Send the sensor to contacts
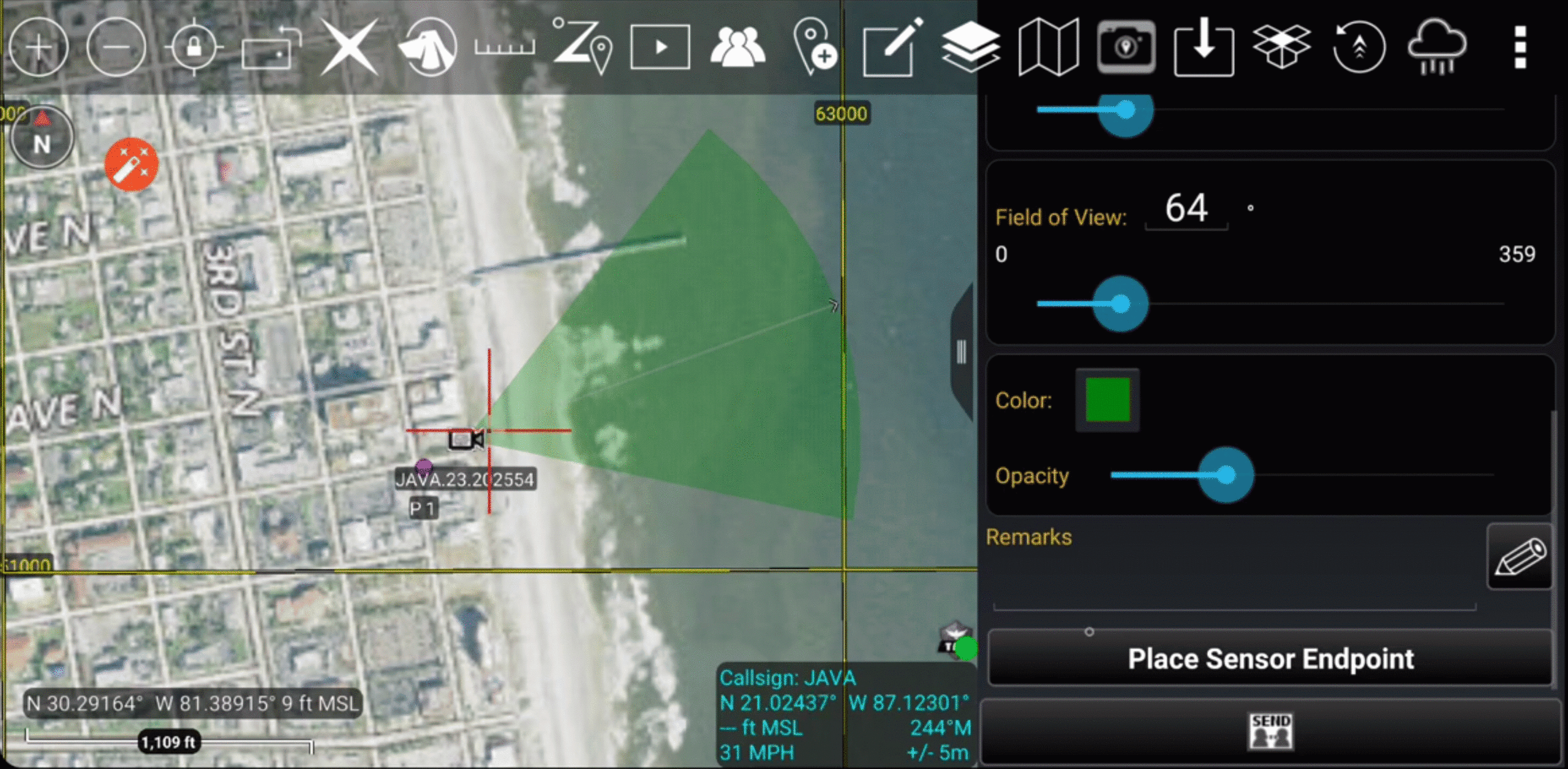Screen dimensions: 1568x769 1270,731
